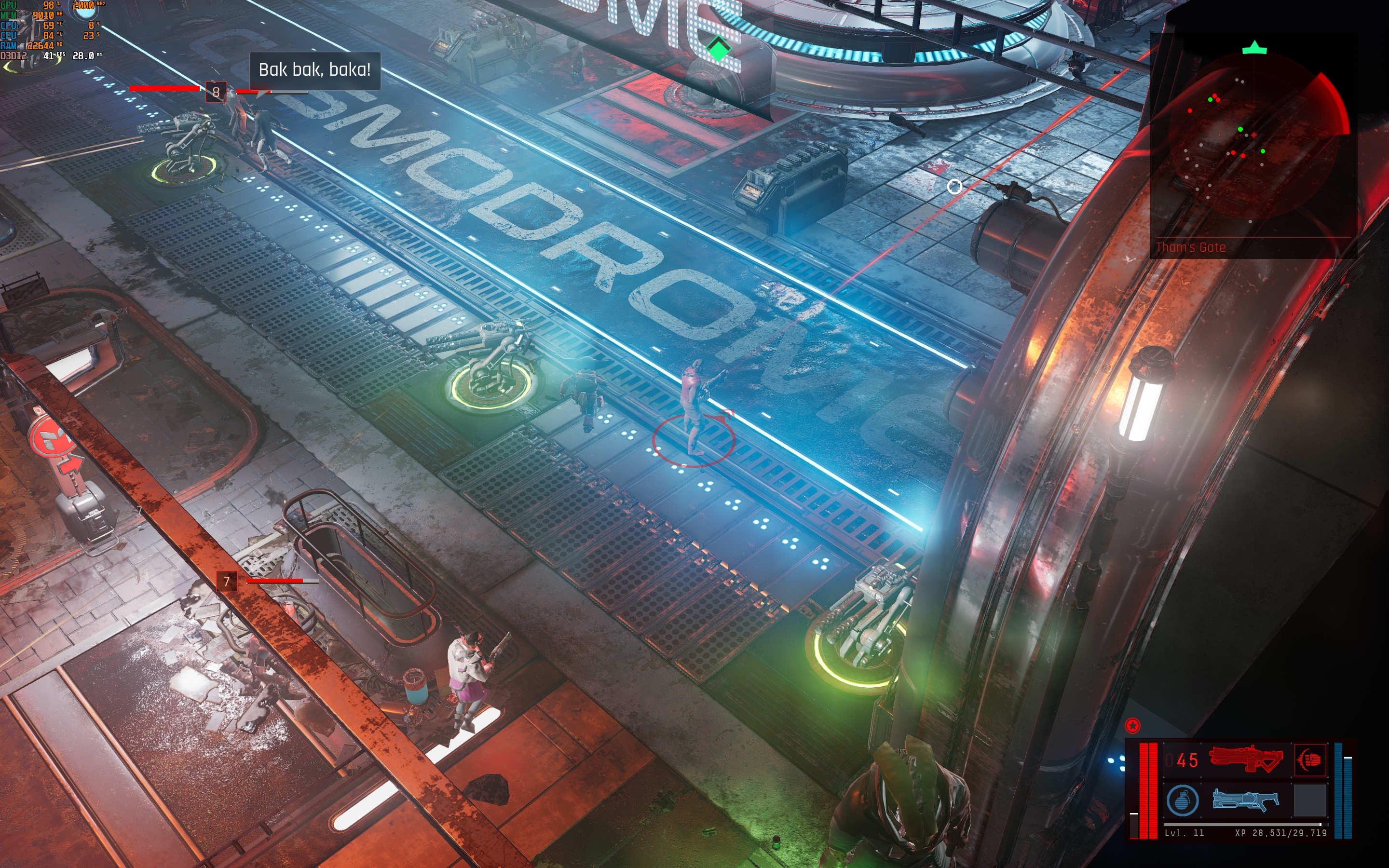Click the green objective marker atop the minimap

point(1254,48)
